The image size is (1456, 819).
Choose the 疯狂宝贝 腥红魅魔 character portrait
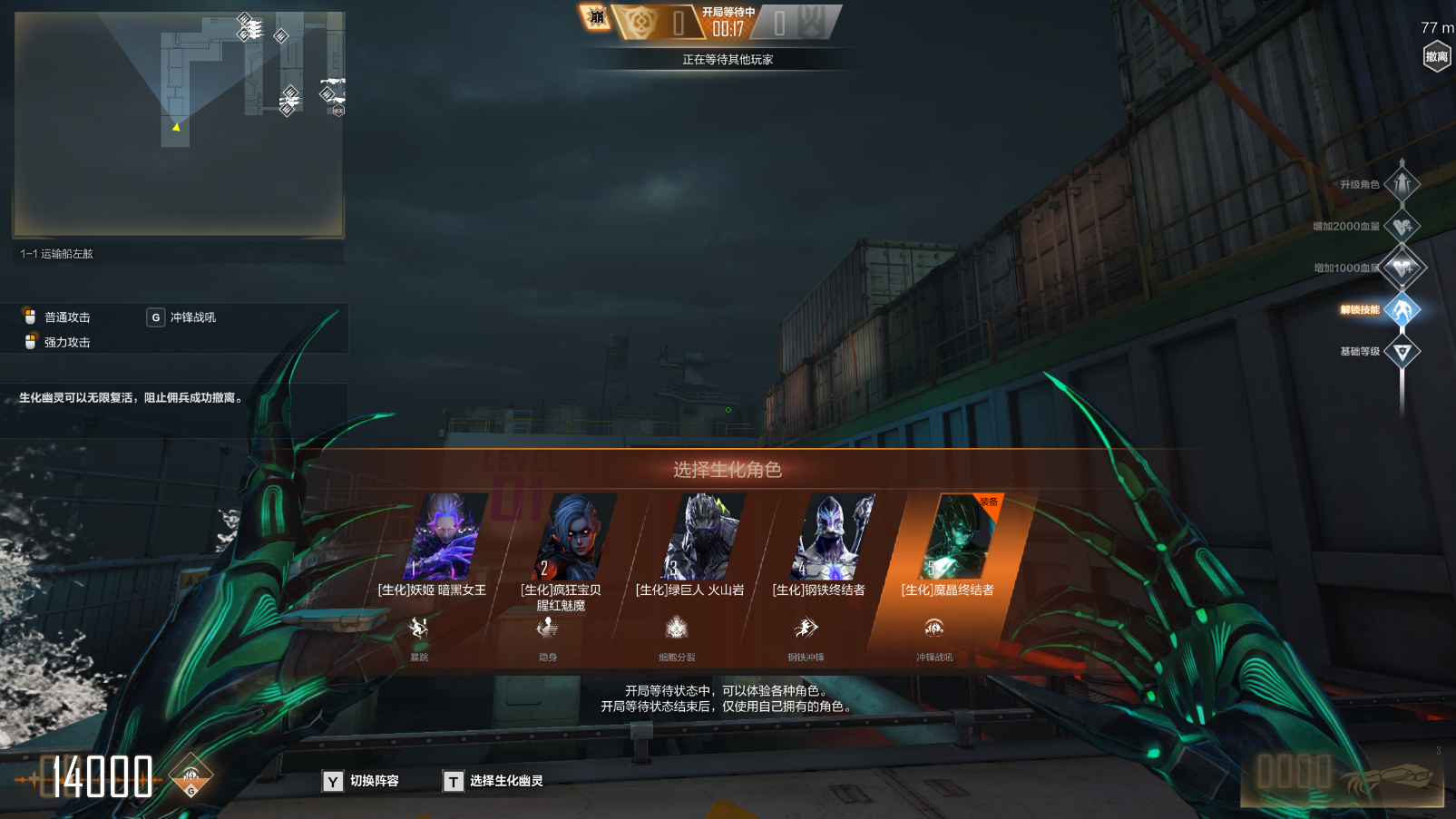[x=574, y=537]
